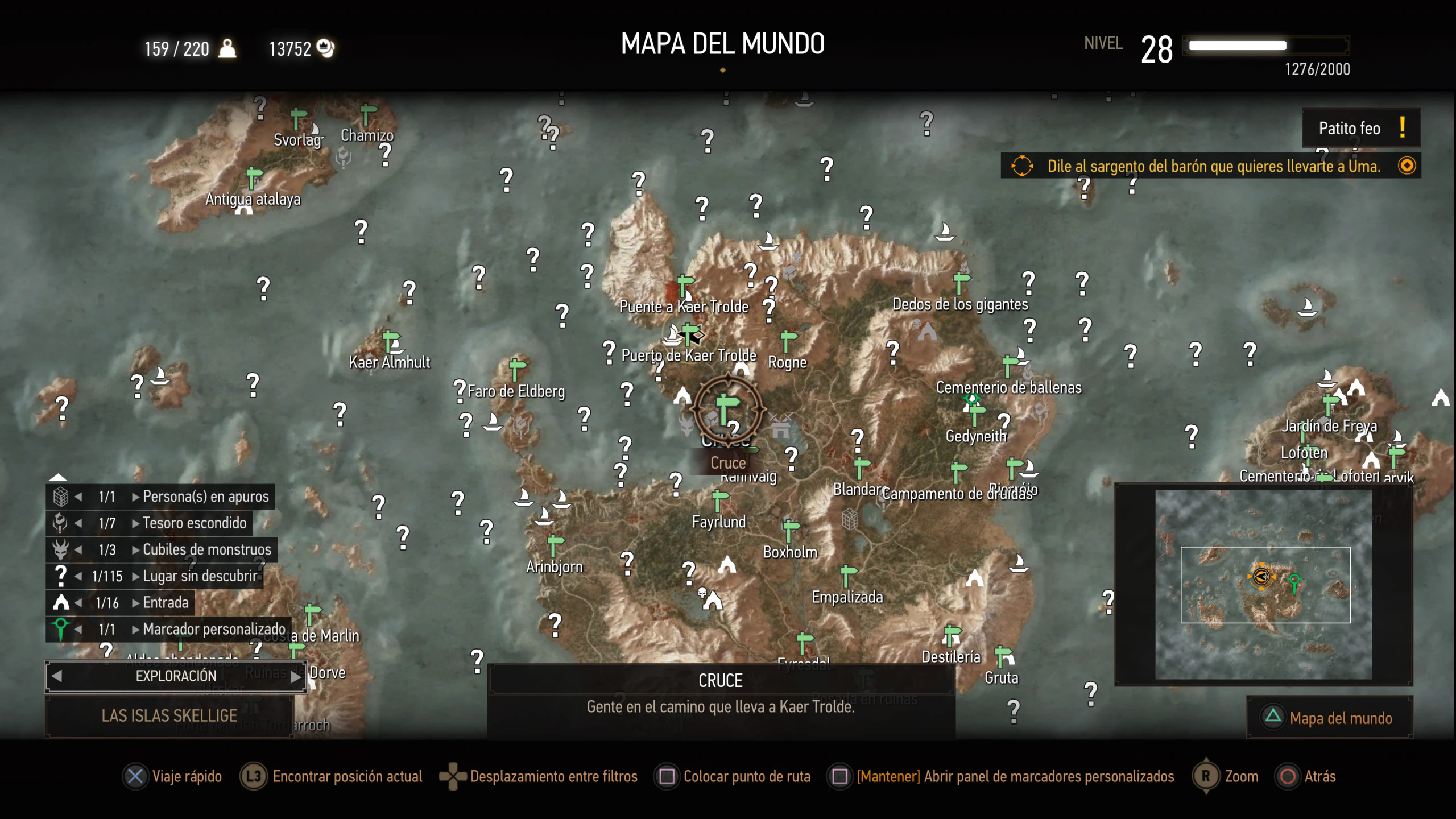The height and width of the screenshot is (819, 1456).
Task: Select the Chamizo signpost marker
Action: click(368, 114)
